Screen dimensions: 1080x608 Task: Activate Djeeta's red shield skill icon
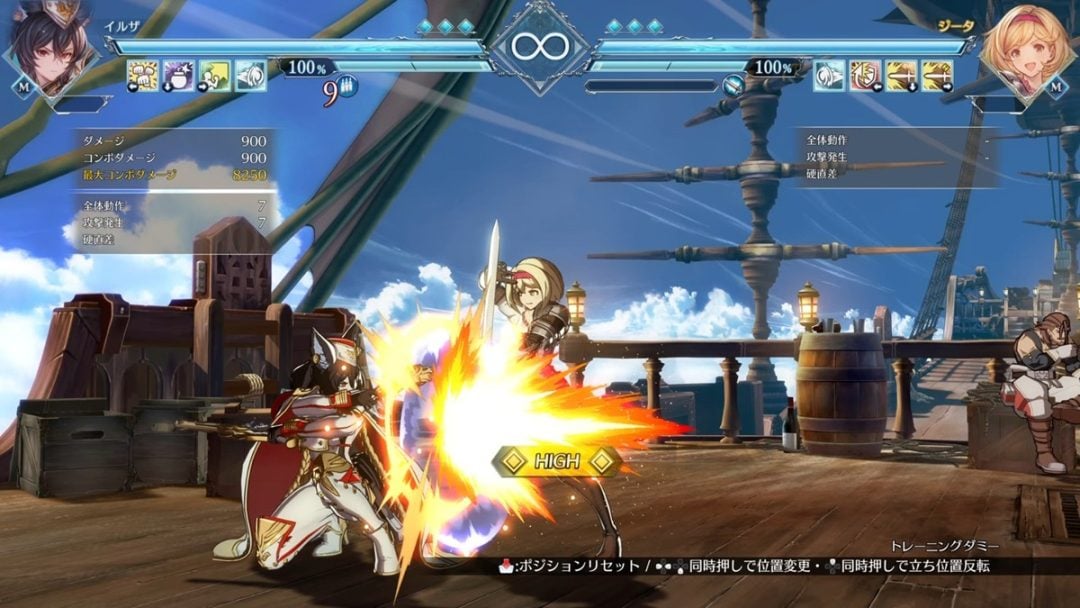point(865,75)
